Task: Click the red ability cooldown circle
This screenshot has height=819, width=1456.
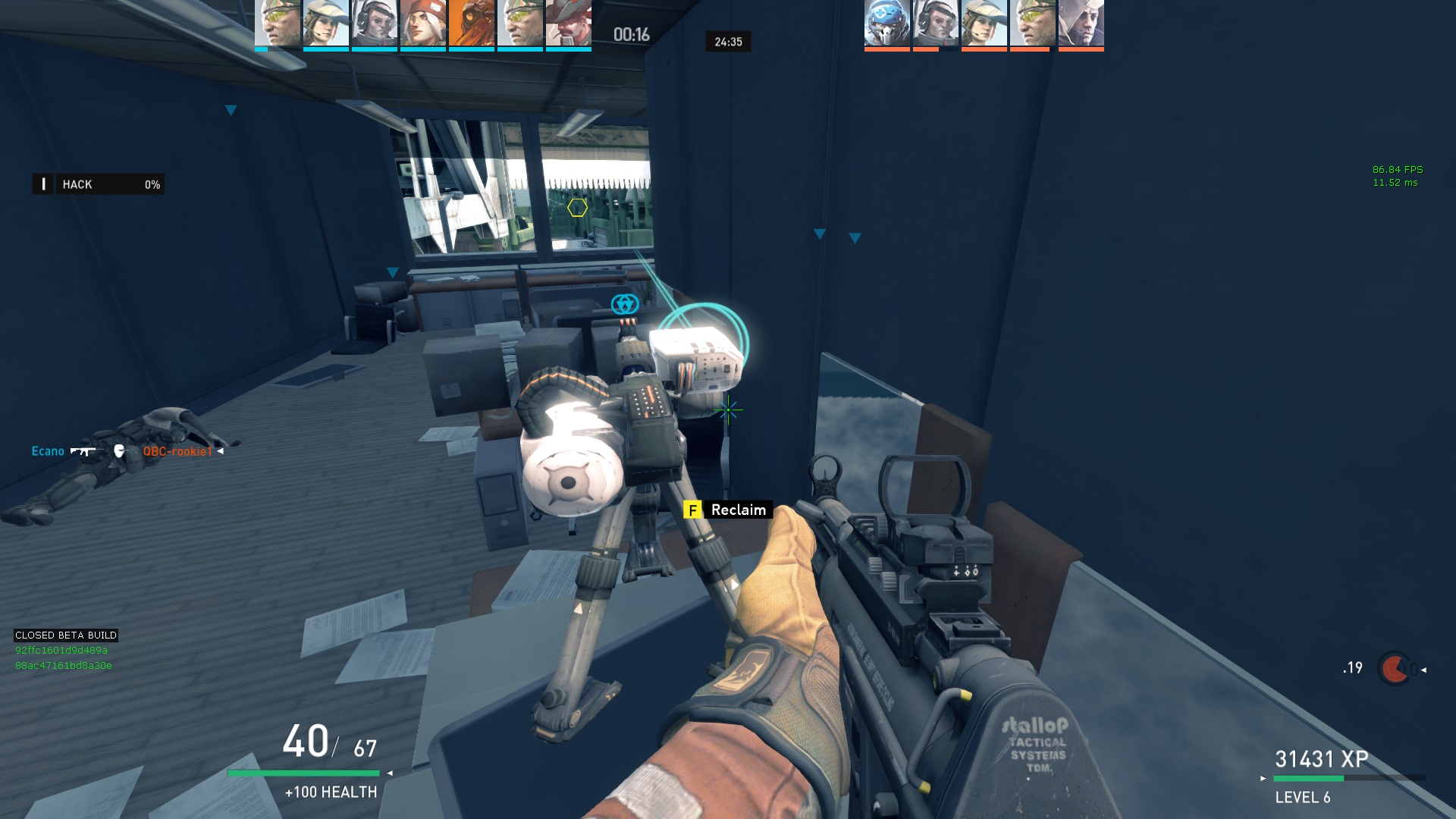Action: (1394, 669)
